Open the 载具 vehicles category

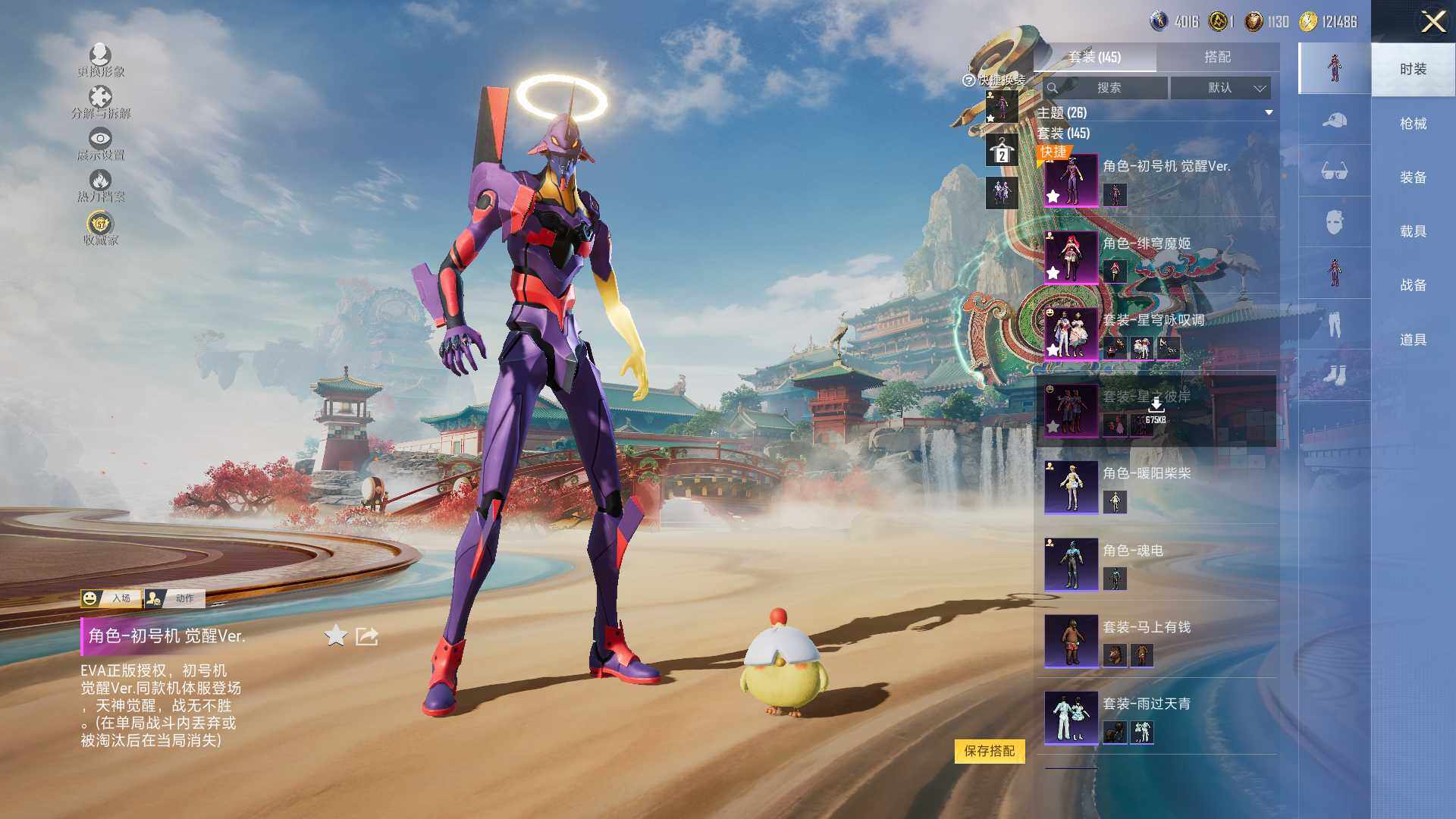[1413, 231]
